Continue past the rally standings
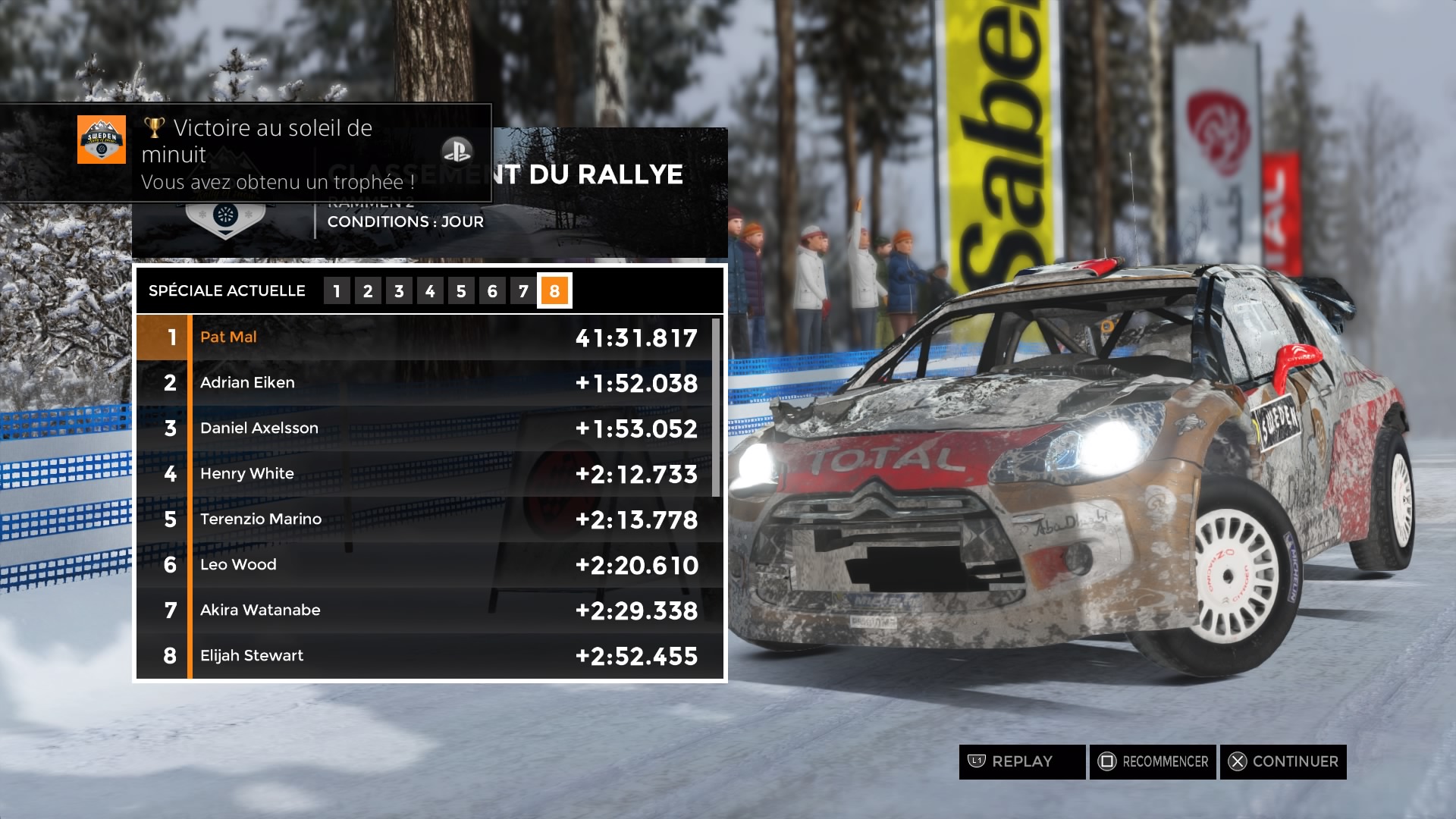 [x=1283, y=761]
